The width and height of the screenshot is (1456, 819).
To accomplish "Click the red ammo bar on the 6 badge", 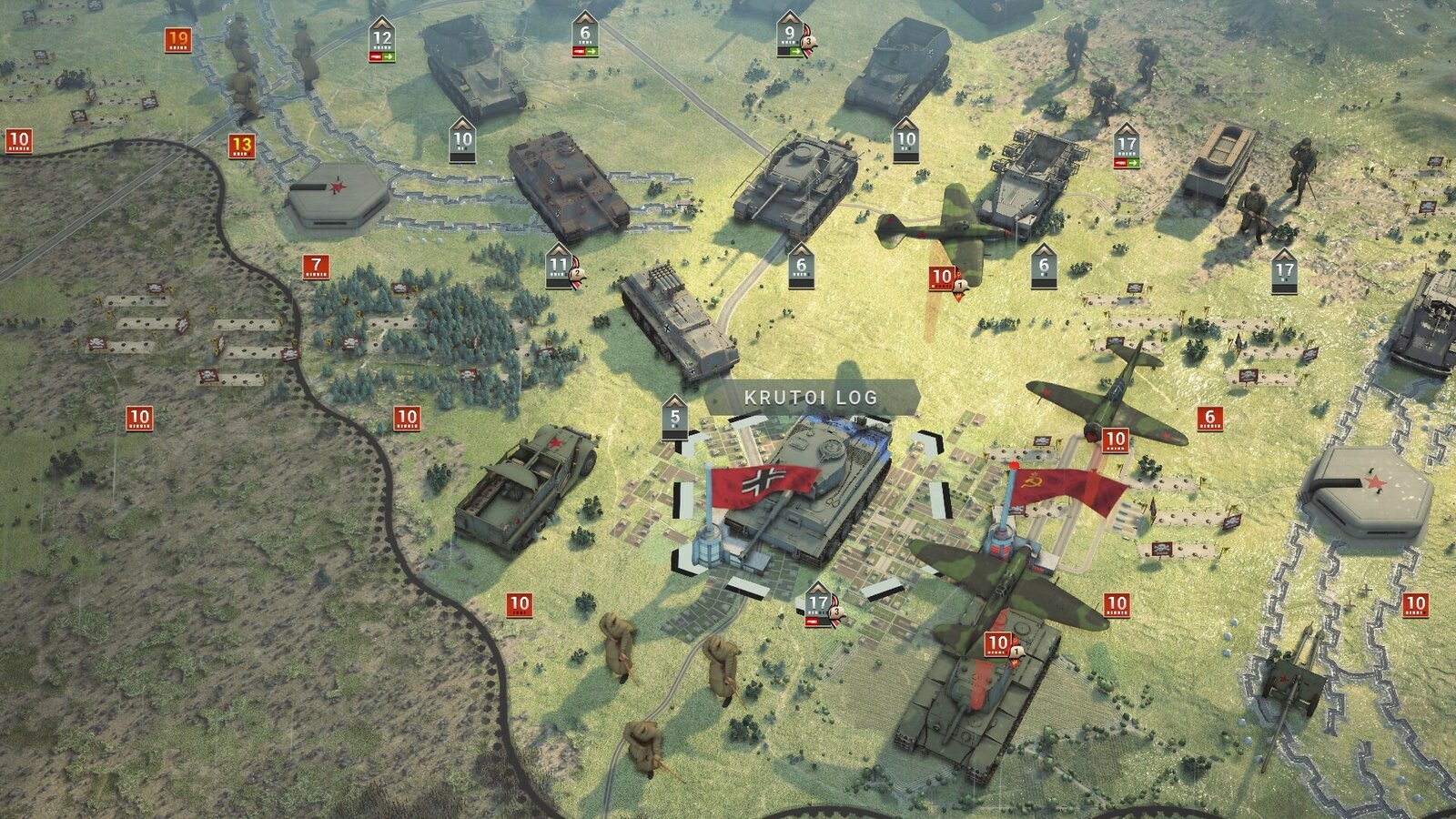I will coord(573,53).
